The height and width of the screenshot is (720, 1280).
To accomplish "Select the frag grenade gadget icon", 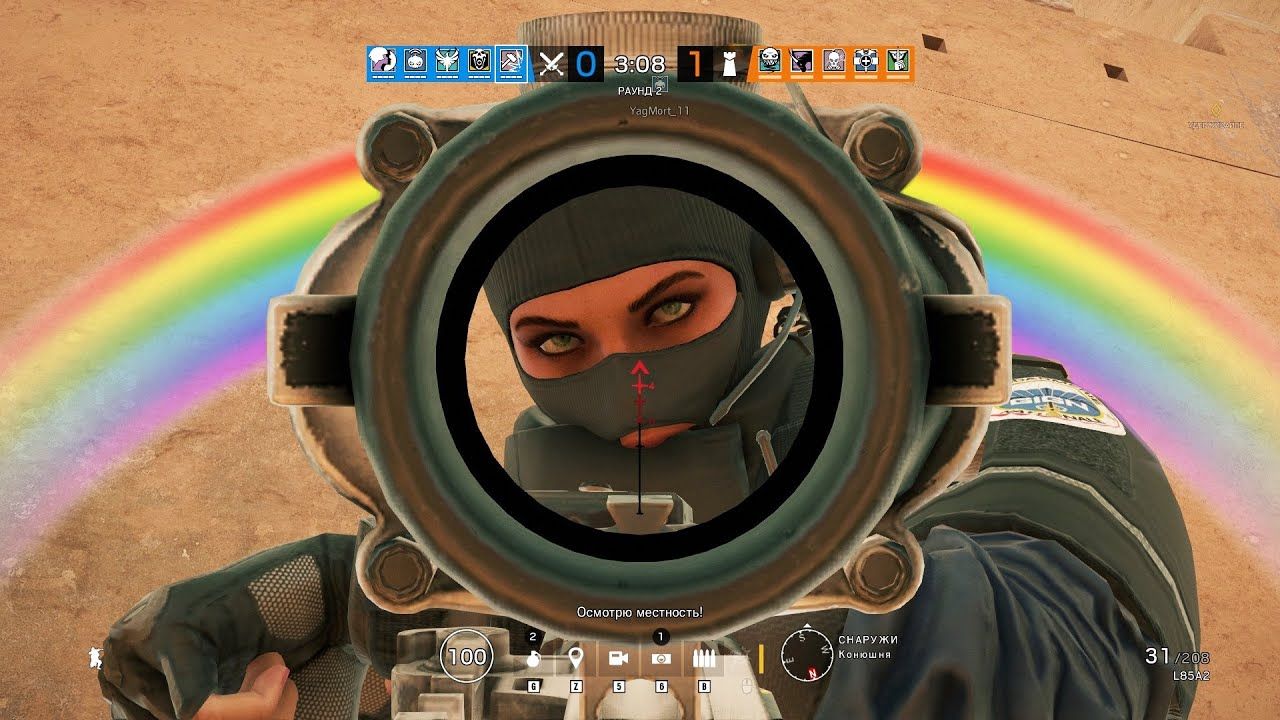I will click(x=532, y=657).
